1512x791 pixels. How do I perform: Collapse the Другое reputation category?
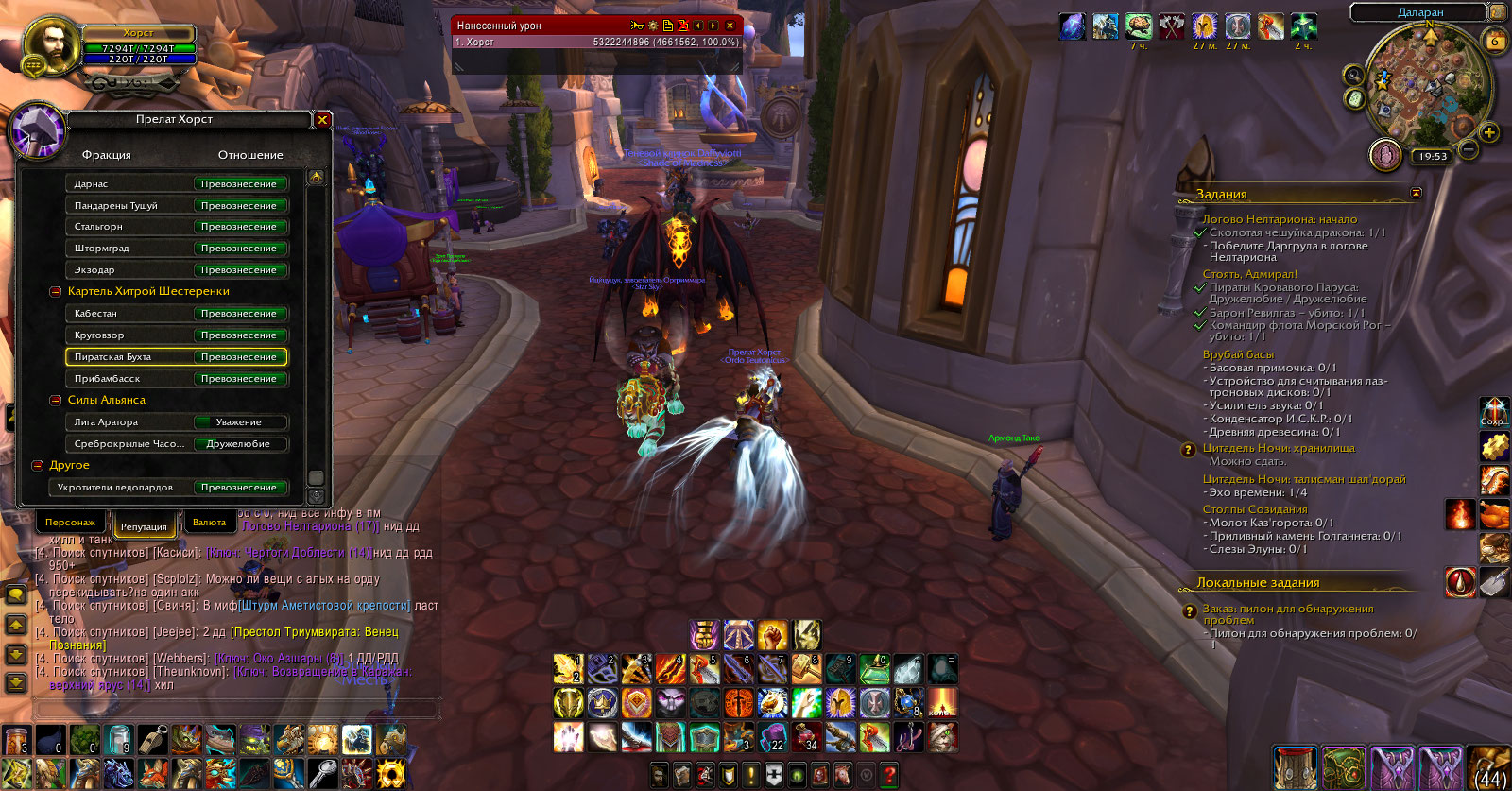coord(38,466)
